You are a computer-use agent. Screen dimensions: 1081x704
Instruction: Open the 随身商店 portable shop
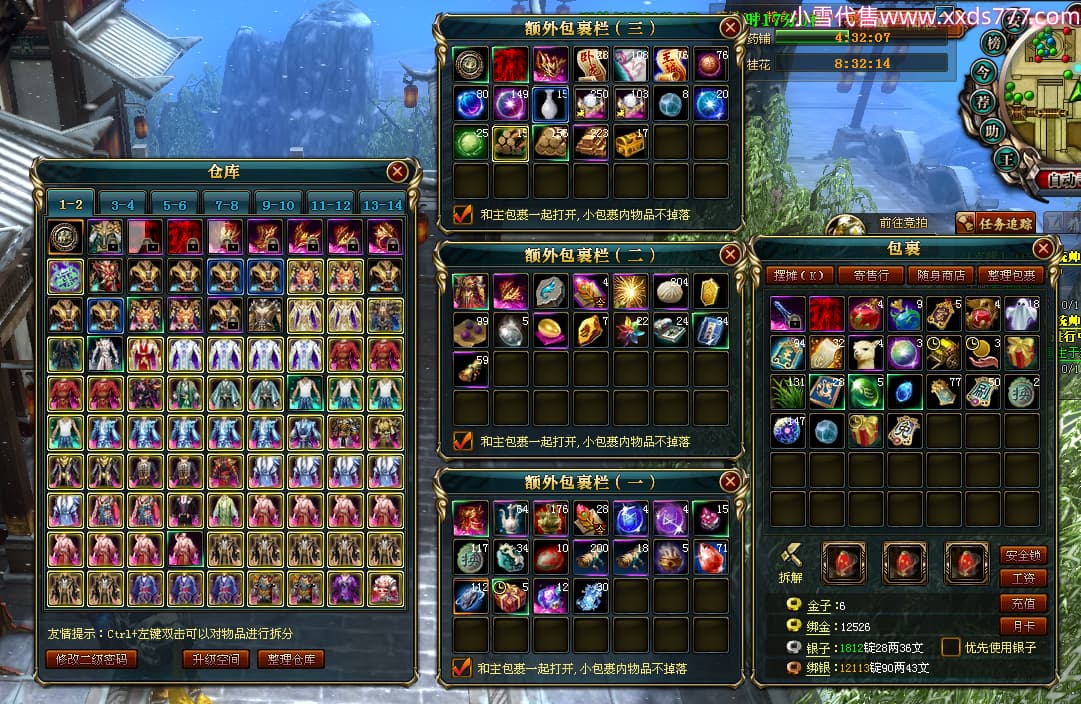pos(941,275)
